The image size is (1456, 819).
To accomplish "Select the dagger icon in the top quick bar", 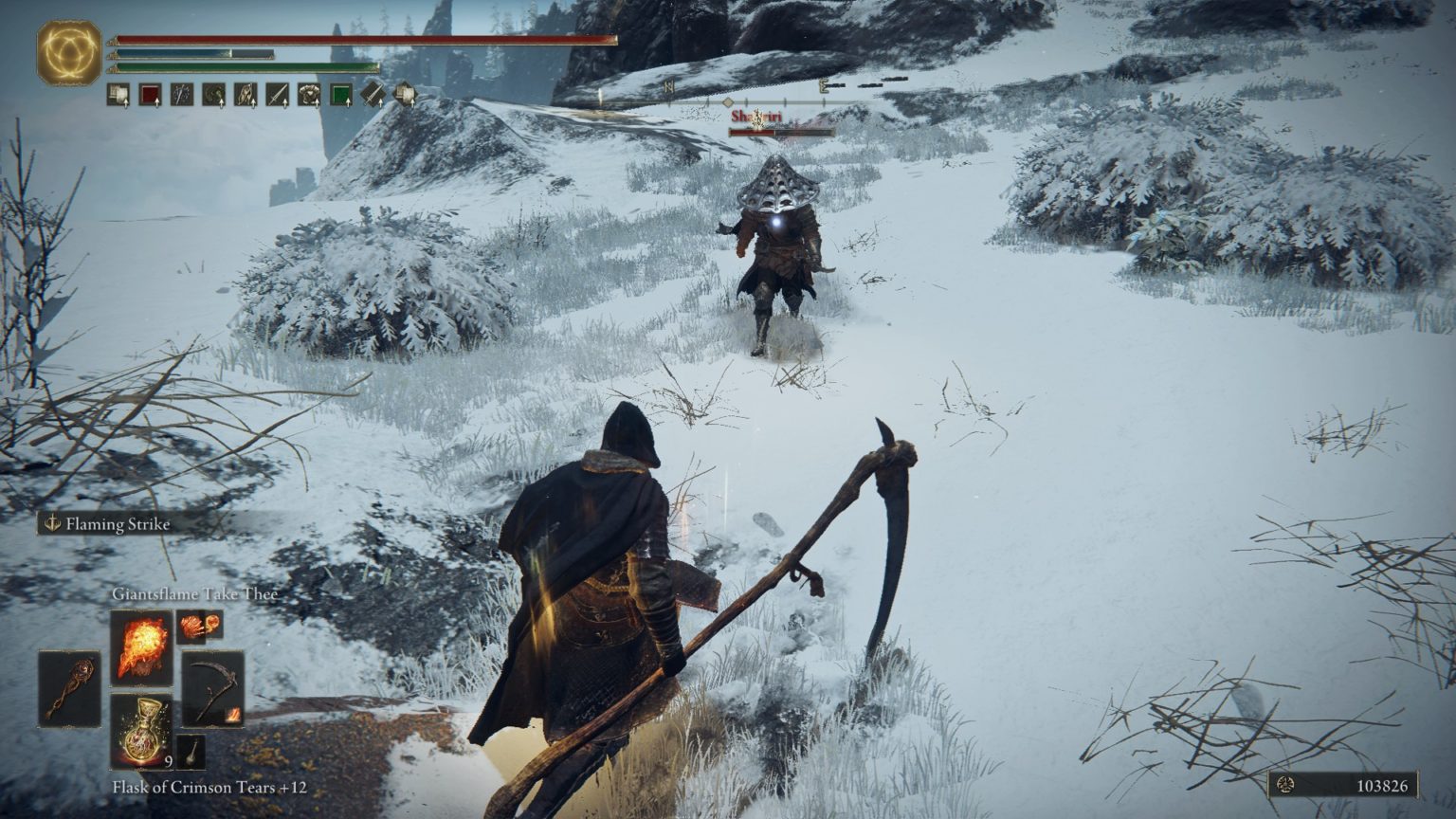I will tap(277, 94).
